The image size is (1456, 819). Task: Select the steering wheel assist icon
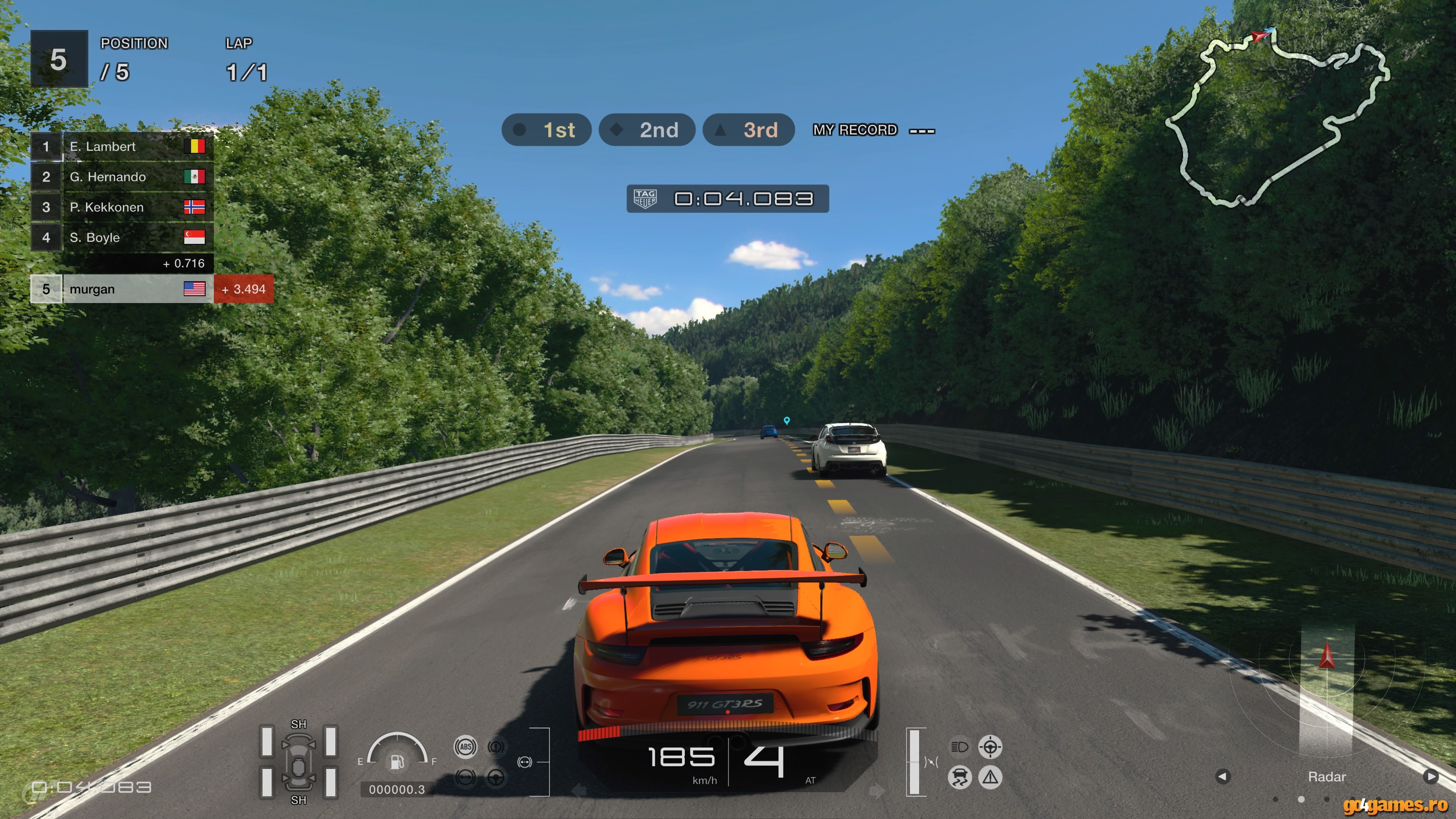496,778
